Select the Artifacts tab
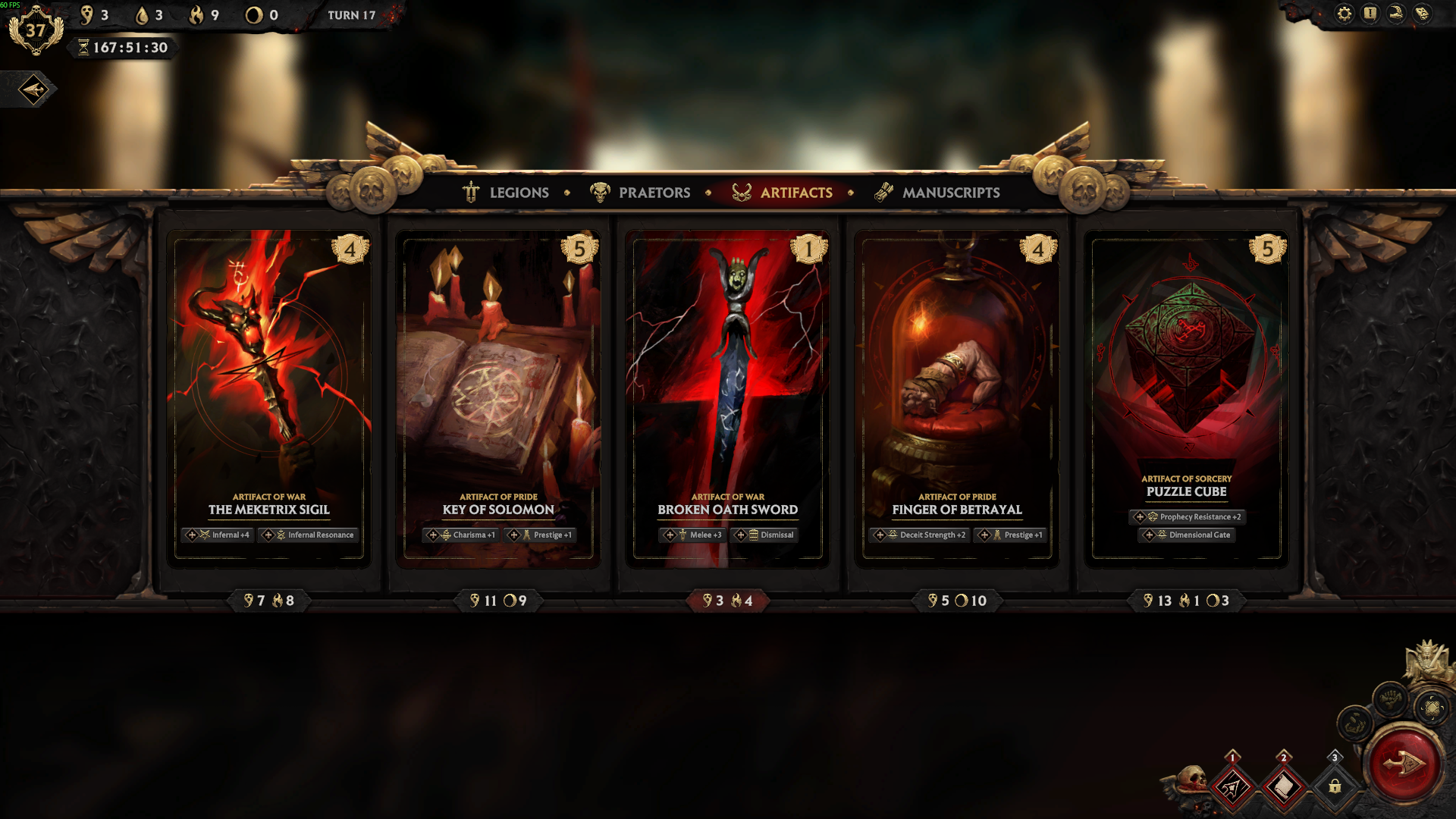Viewport: 1456px width, 819px height. coord(783,193)
